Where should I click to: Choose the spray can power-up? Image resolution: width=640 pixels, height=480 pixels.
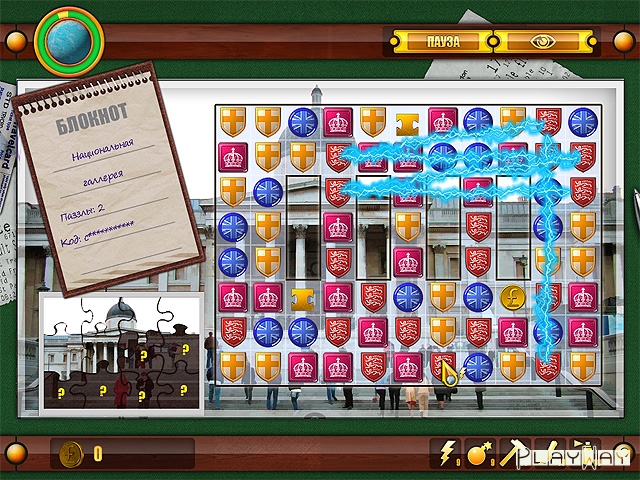click(x=579, y=454)
